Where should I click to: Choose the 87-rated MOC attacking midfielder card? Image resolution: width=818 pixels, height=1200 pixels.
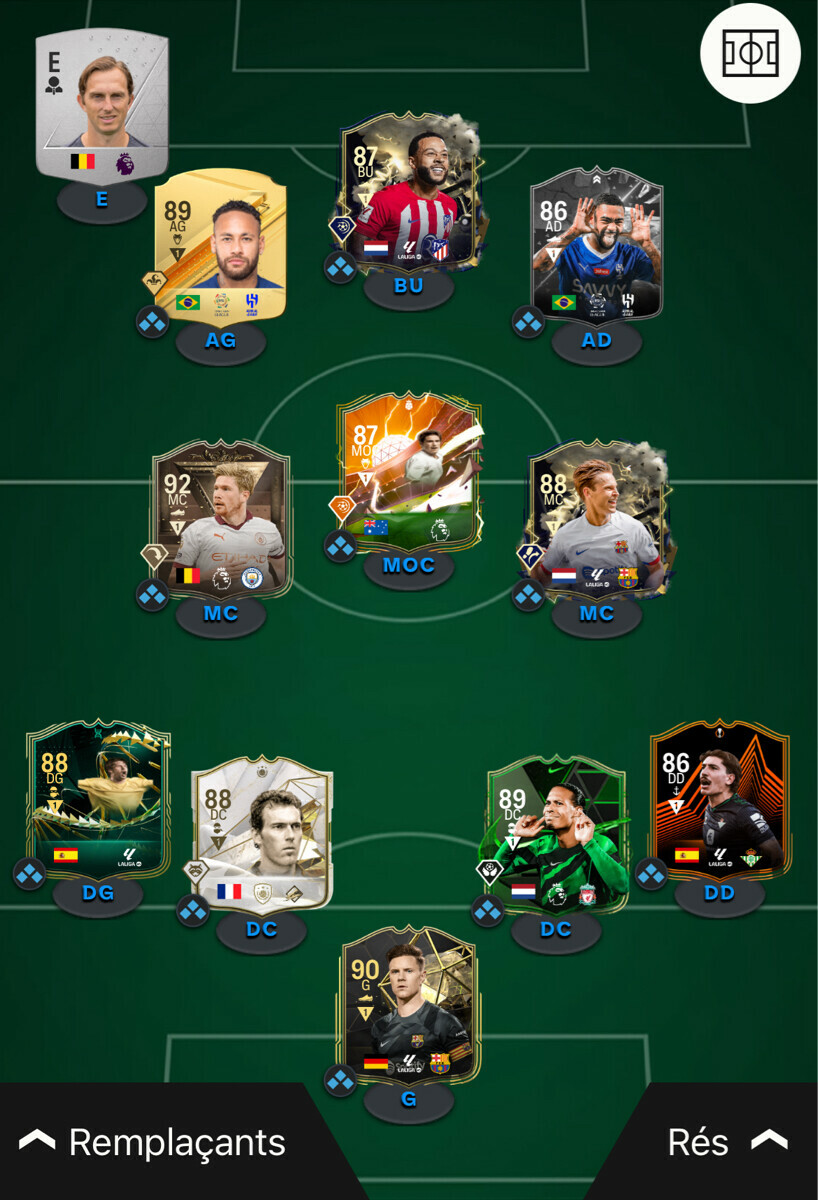pos(408,470)
